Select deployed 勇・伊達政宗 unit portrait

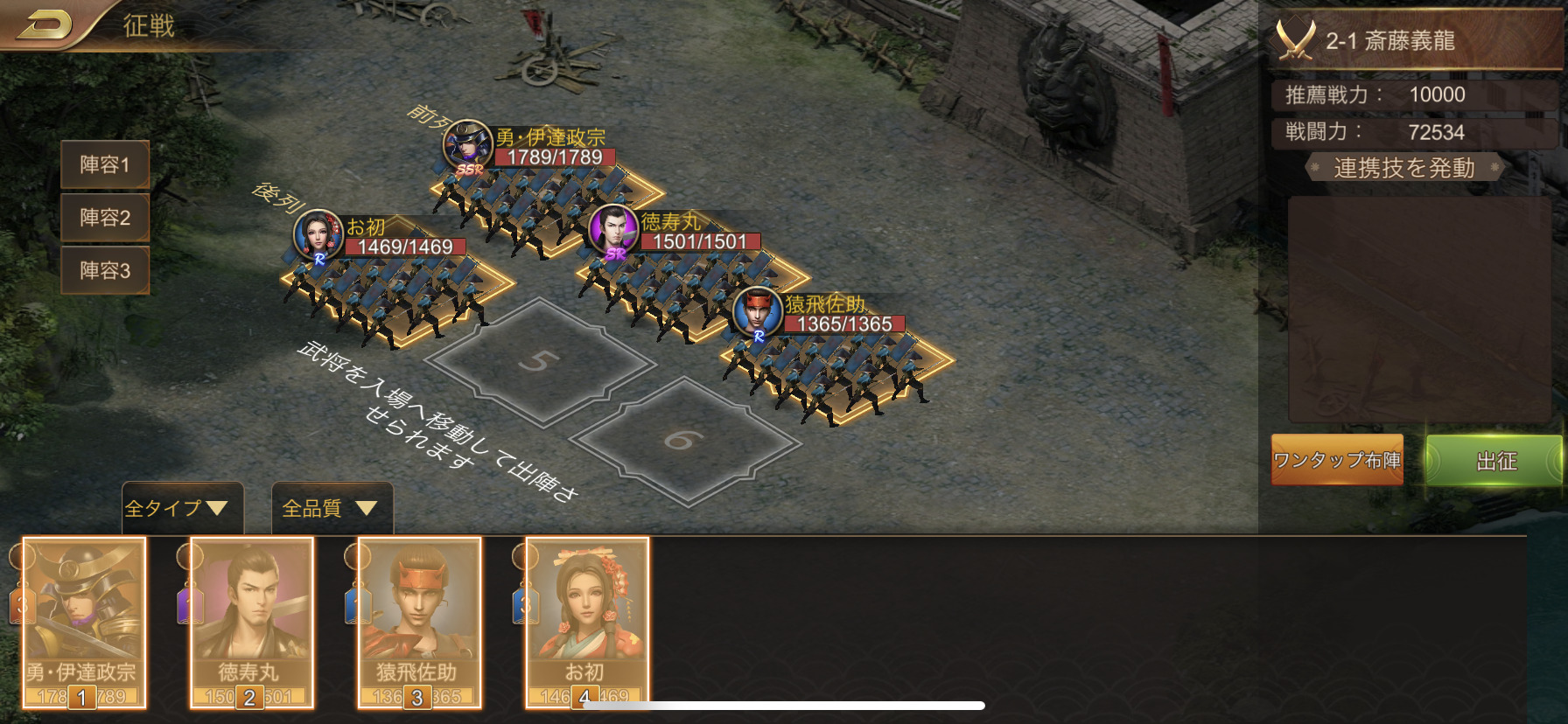467,144
